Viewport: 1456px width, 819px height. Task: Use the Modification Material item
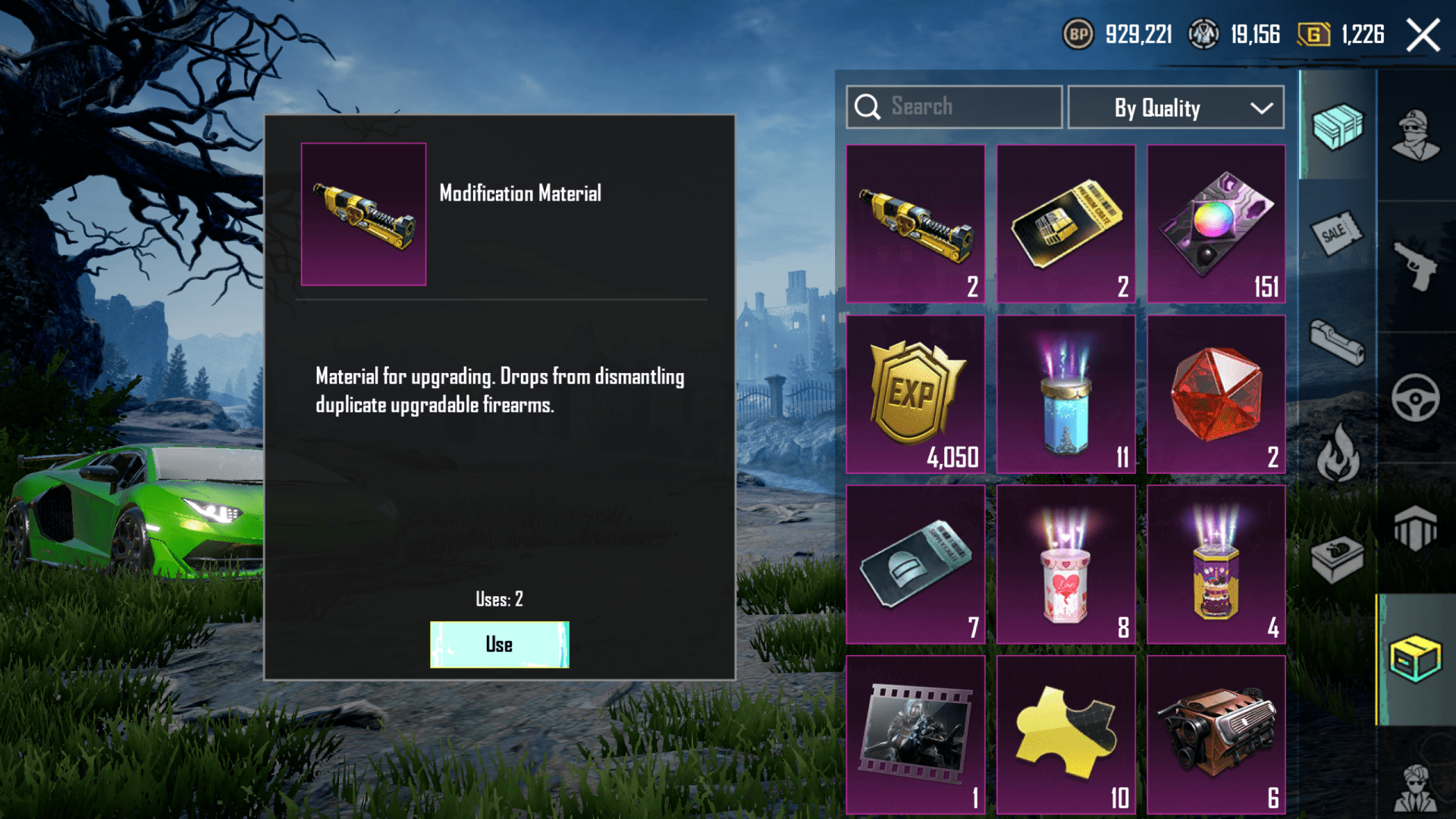click(499, 645)
